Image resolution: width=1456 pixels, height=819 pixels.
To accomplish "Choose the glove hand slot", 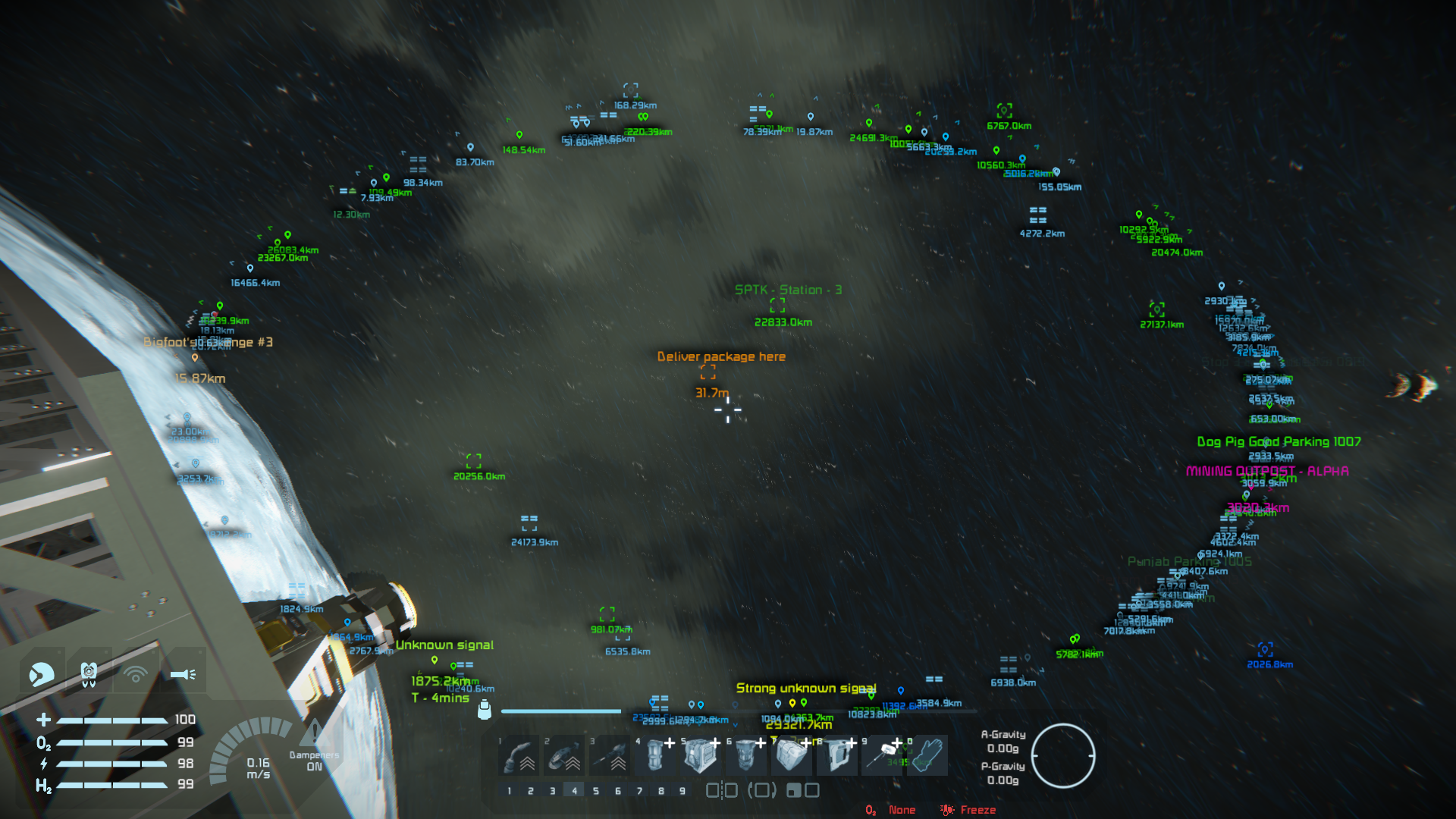I will click(x=927, y=755).
